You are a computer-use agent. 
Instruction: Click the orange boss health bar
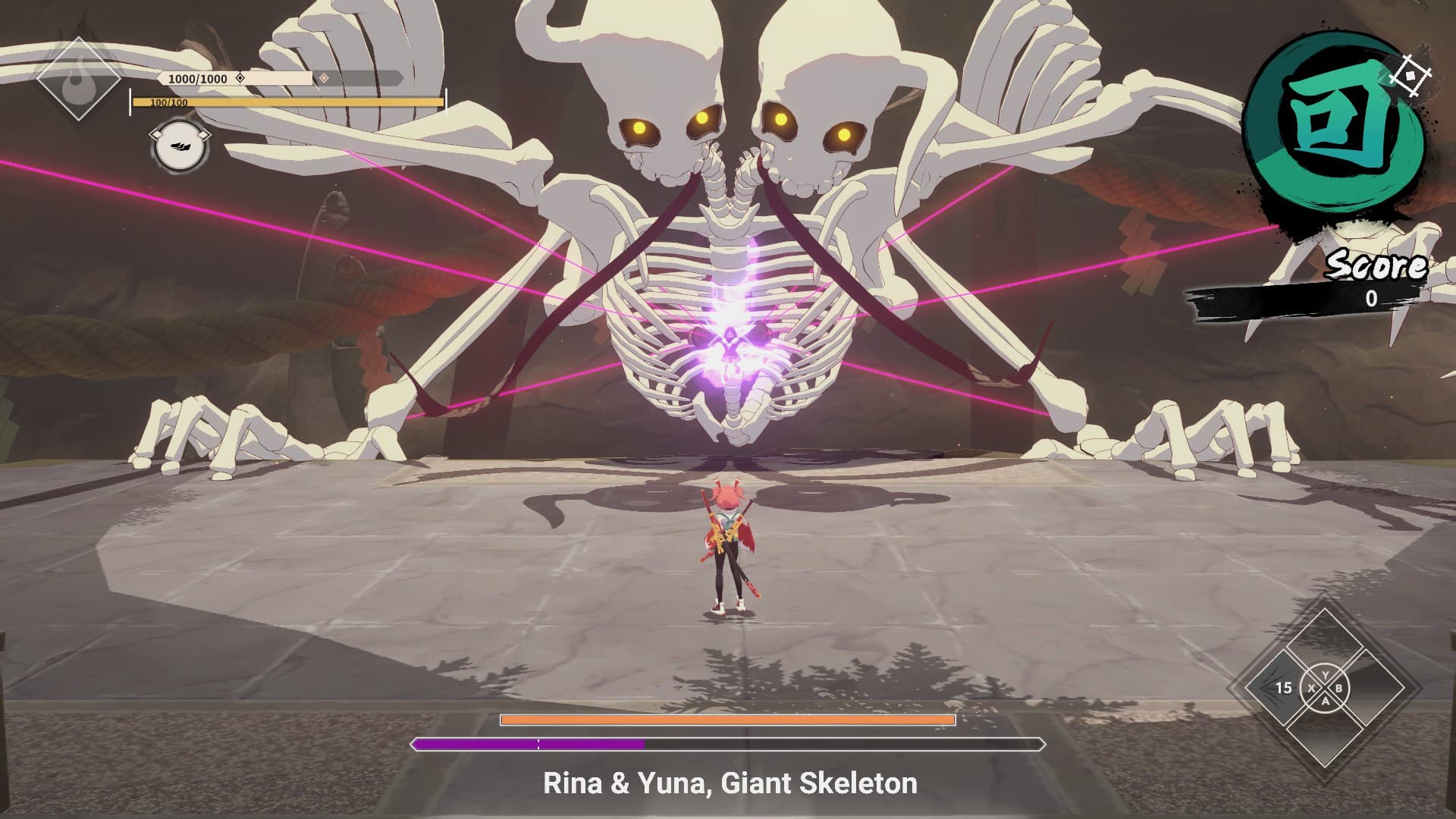coord(728,719)
